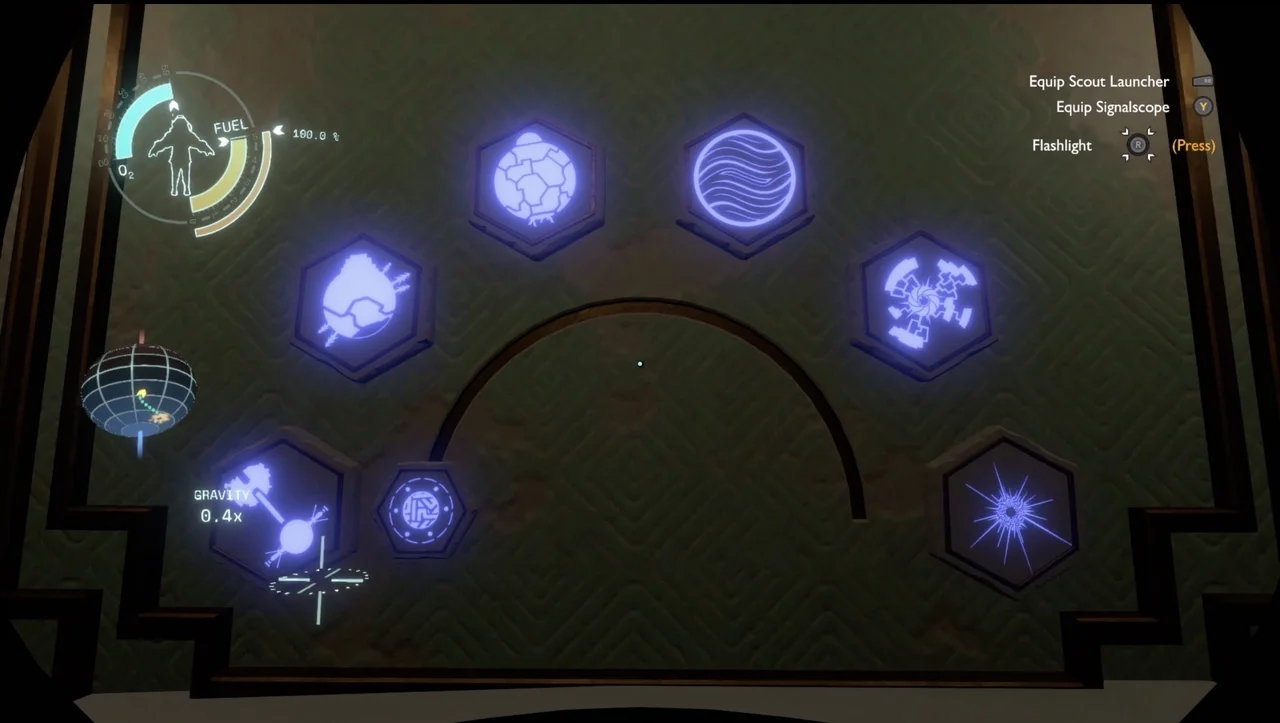Click the Equip Scout Launcher prompt
This screenshot has width=1280, height=723.
(x=1098, y=81)
